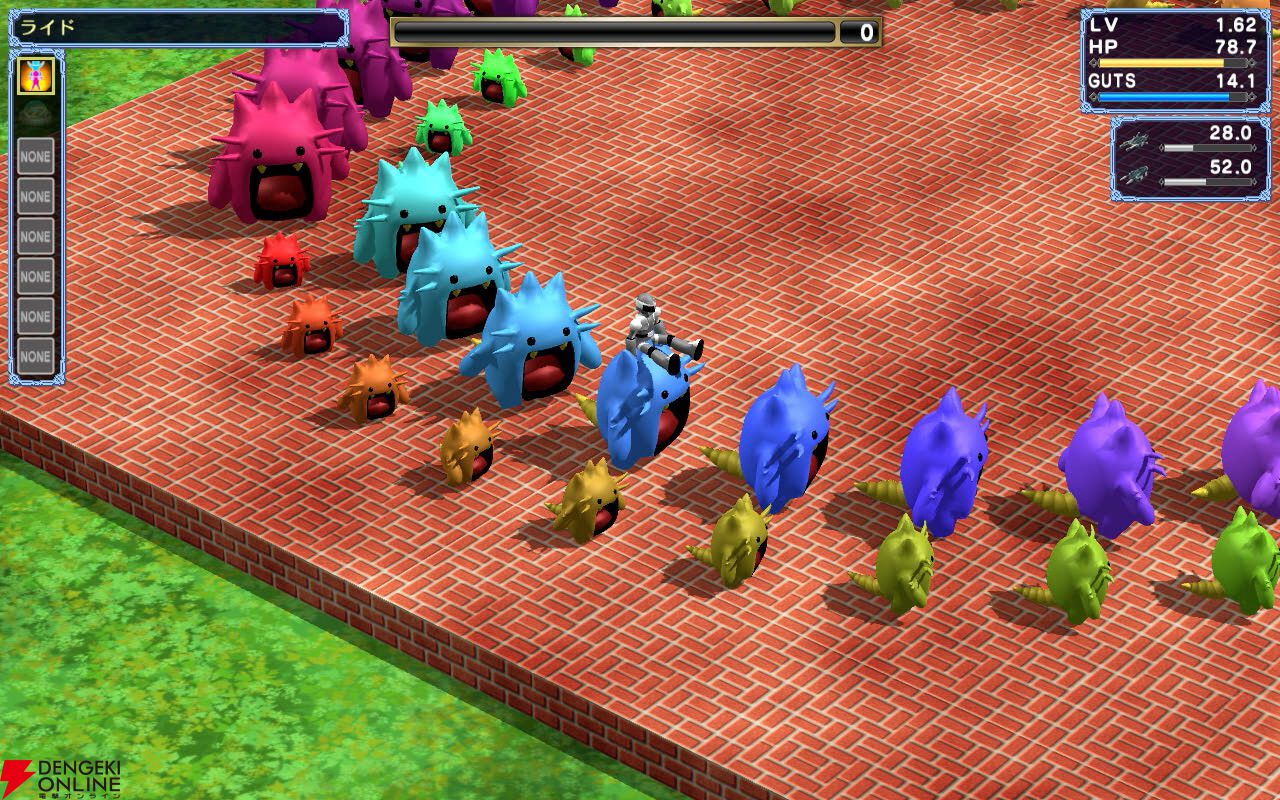Image resolution: width=1280 pixels, height=800 pixels.
Task: Select the second NONE slot
Action: click(x=35, y=196)
